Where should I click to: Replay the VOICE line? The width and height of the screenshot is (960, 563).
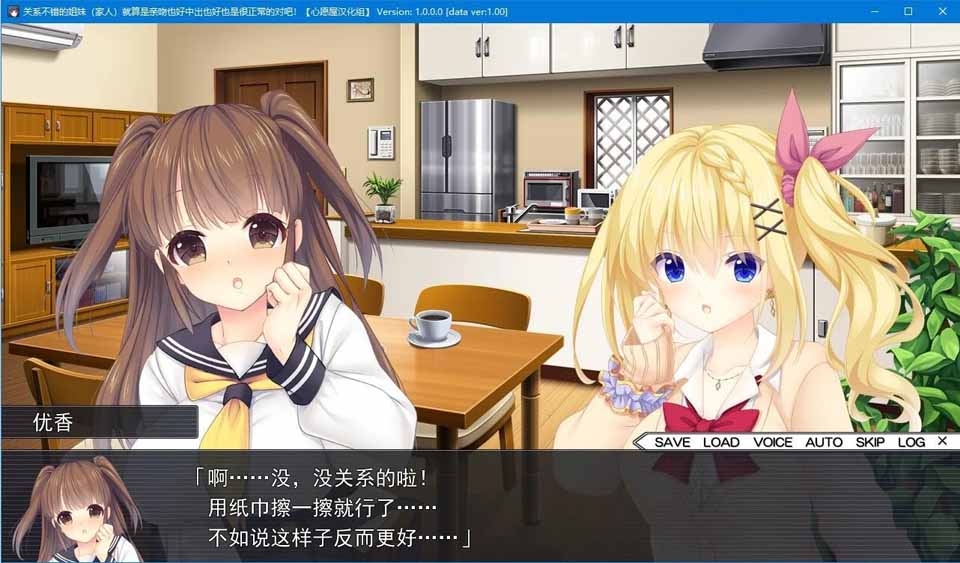coord(772,442)
